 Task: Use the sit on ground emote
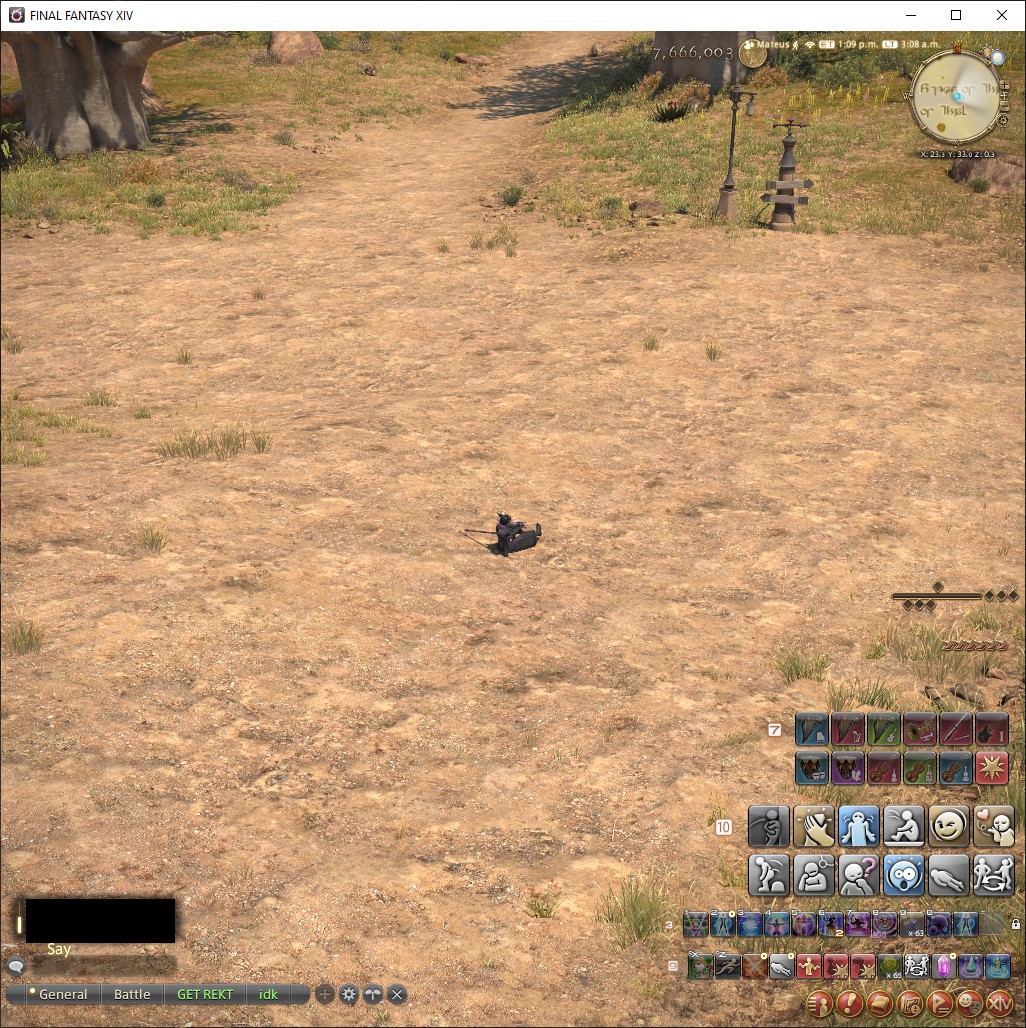pyautogui.click(x=903, y=827)
